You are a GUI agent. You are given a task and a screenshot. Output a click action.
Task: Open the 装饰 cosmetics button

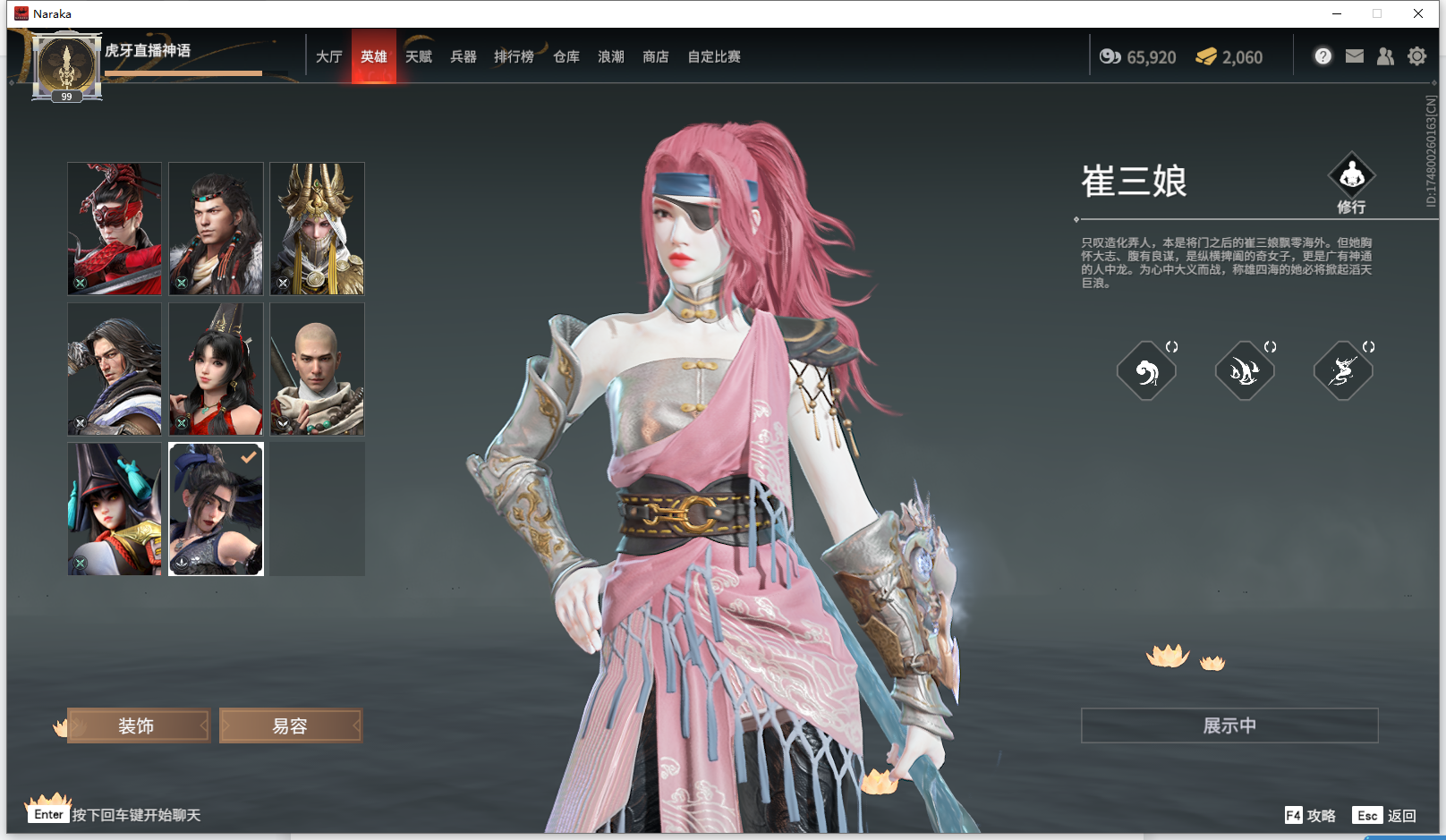tap(137, 725)
